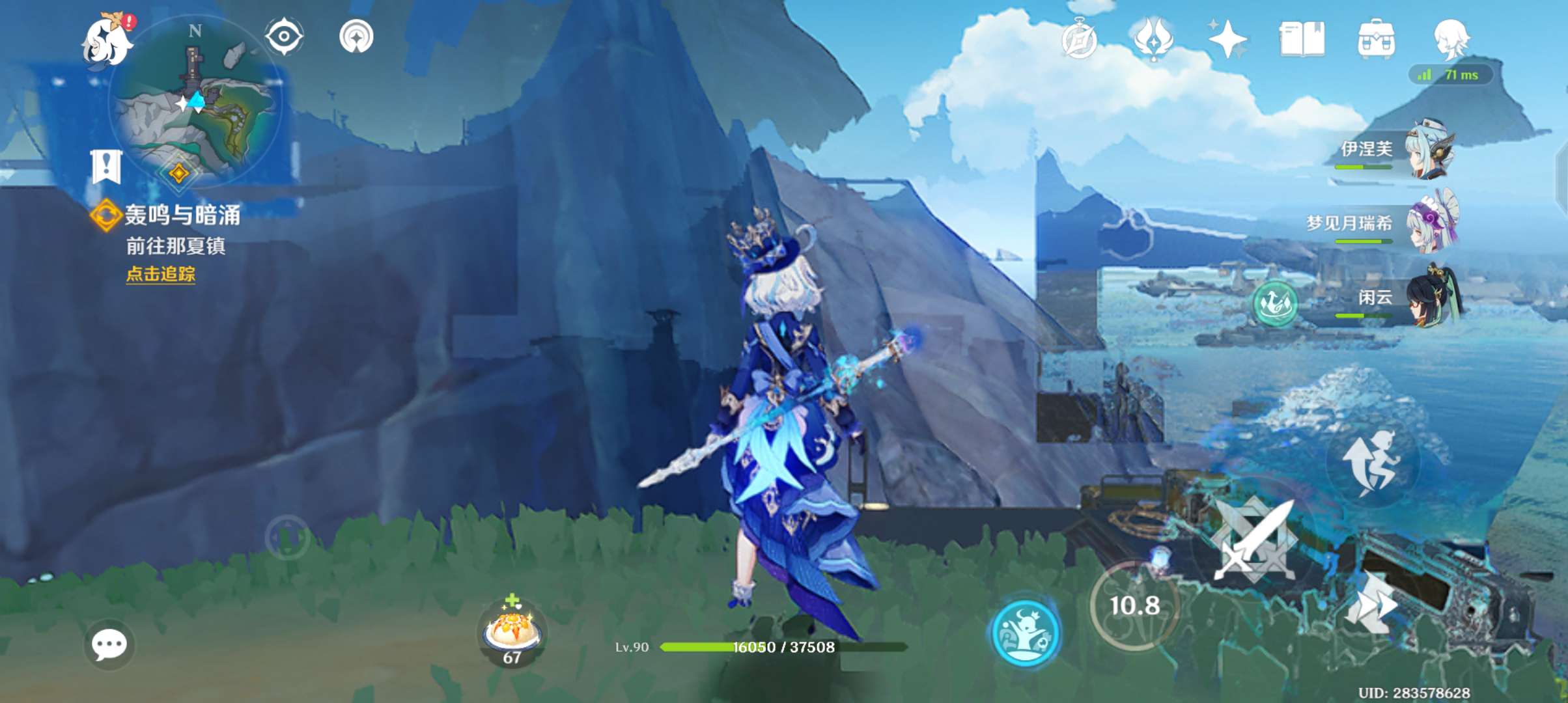Open the compass events icon
Screen dimensions: 1568x703
point(1080,39)
